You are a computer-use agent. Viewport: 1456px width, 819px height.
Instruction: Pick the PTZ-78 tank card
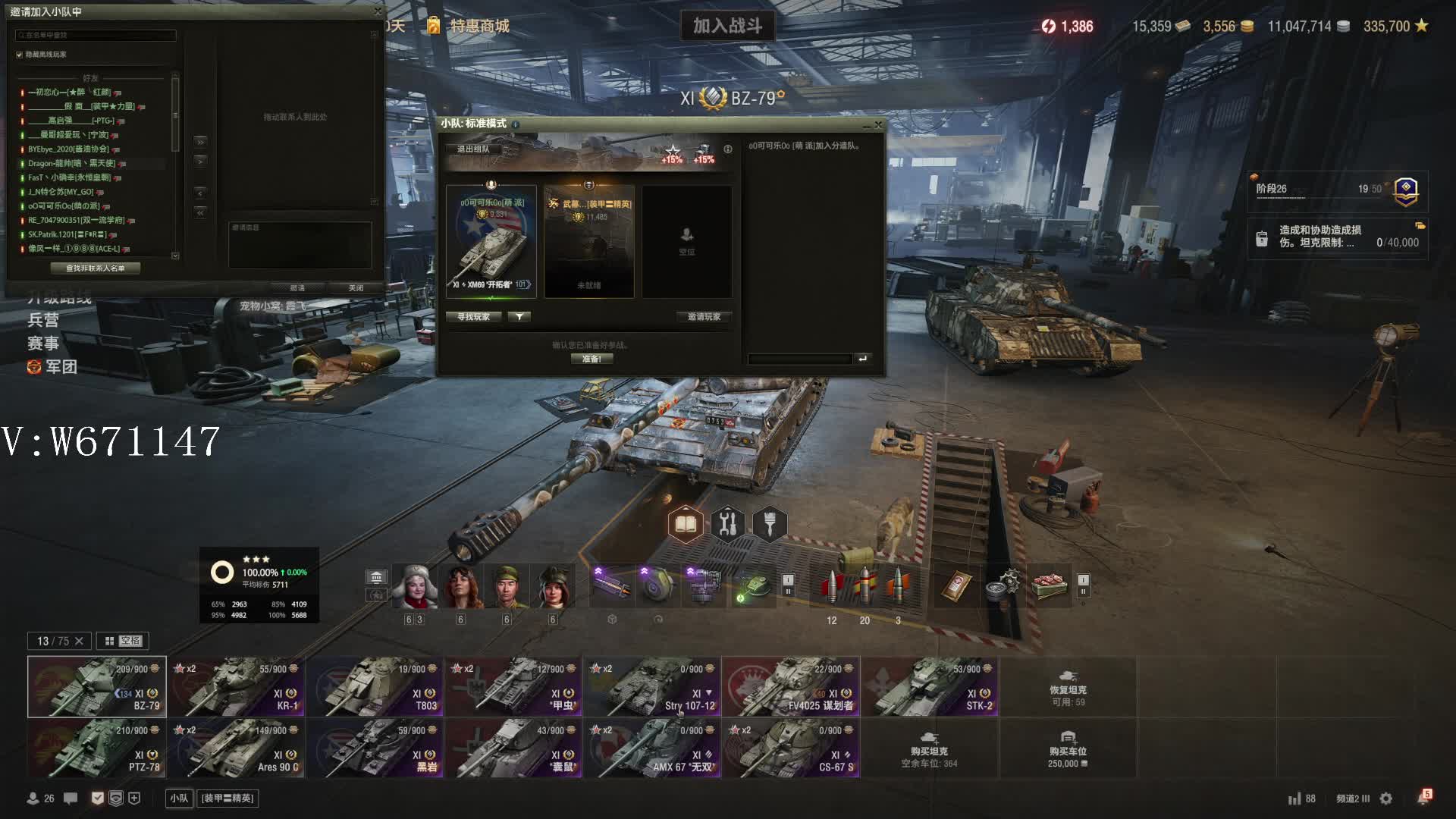(x=96, y=748)
